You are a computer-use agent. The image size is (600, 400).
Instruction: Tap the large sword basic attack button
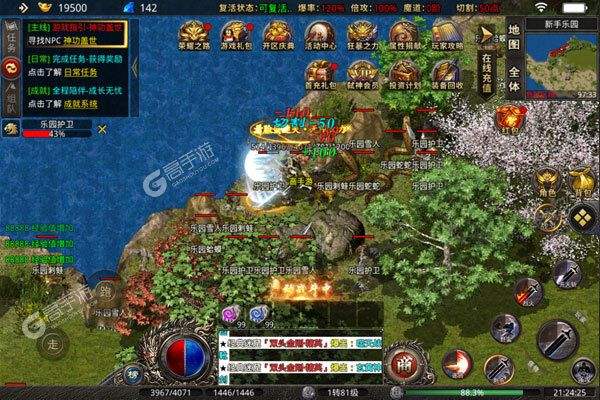[559, 340]
